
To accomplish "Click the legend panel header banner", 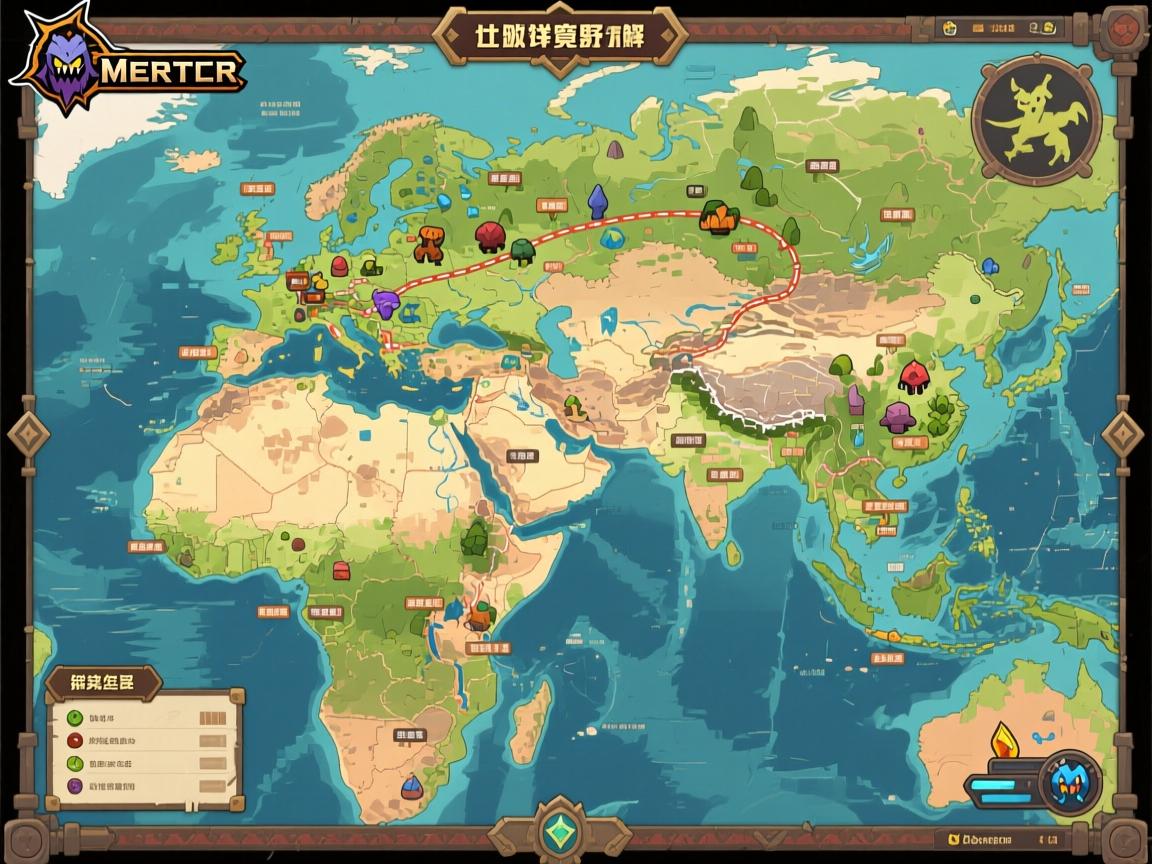I will click(103, 684).
